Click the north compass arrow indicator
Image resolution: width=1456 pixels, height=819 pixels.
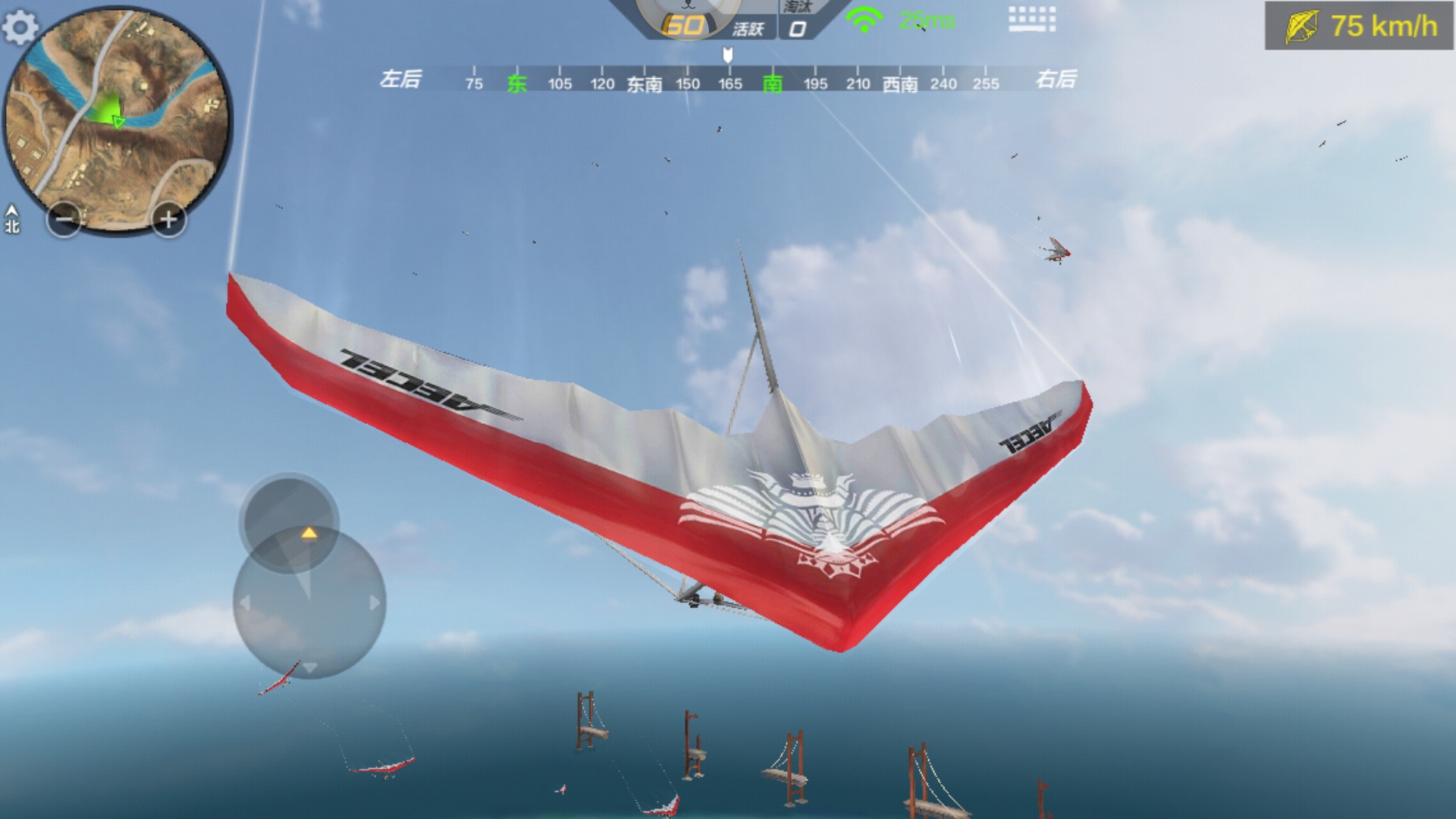12,218
